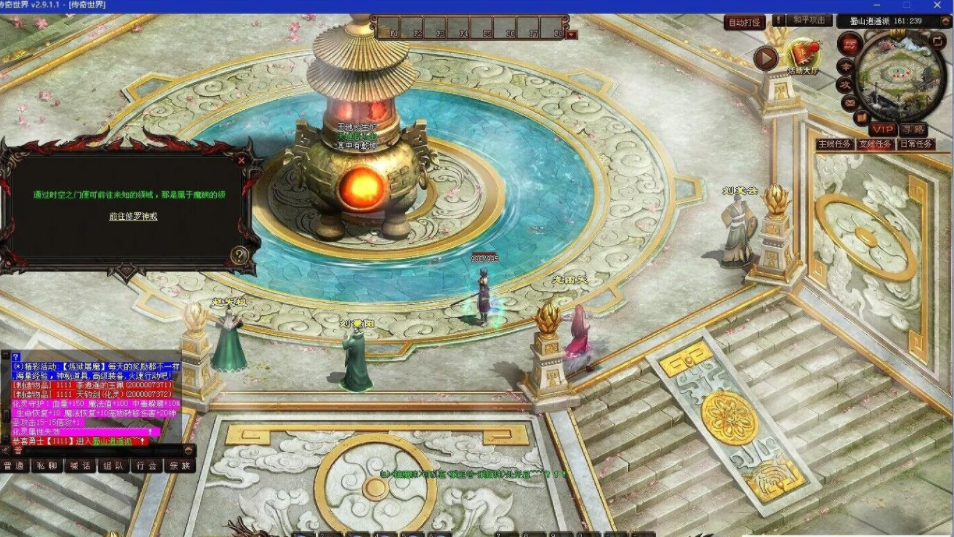Open the VIP panel
The width and height of the screenshot is (954, 537).
[x=882, y=129]
